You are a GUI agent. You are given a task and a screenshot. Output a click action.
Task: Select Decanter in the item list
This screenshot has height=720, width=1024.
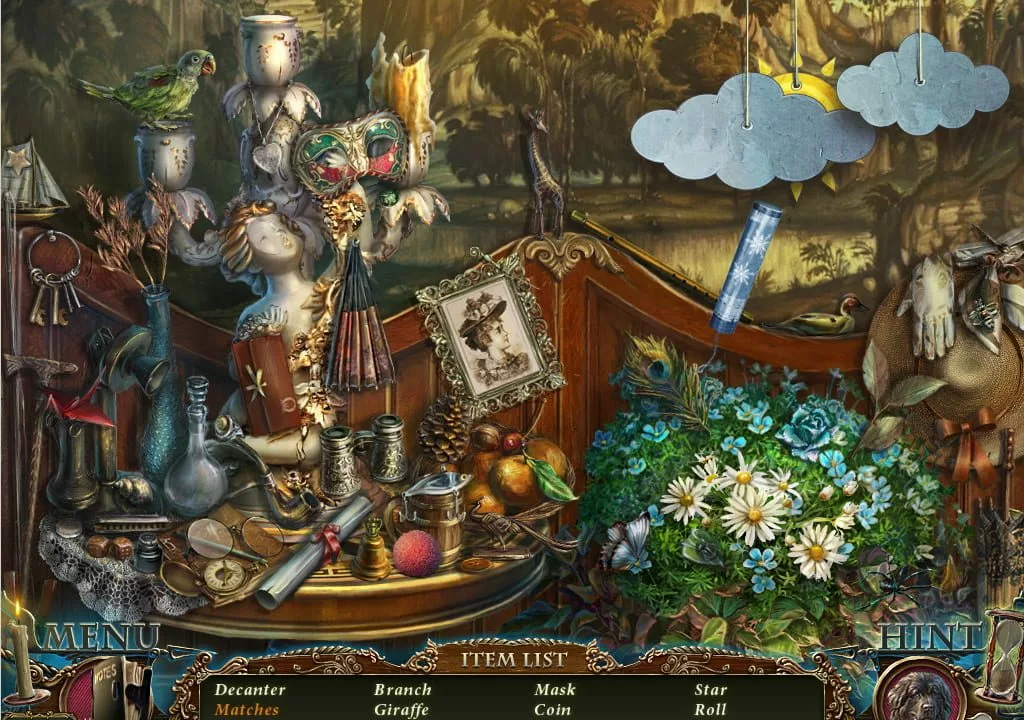pyautogui.click(x=250, y=689)
